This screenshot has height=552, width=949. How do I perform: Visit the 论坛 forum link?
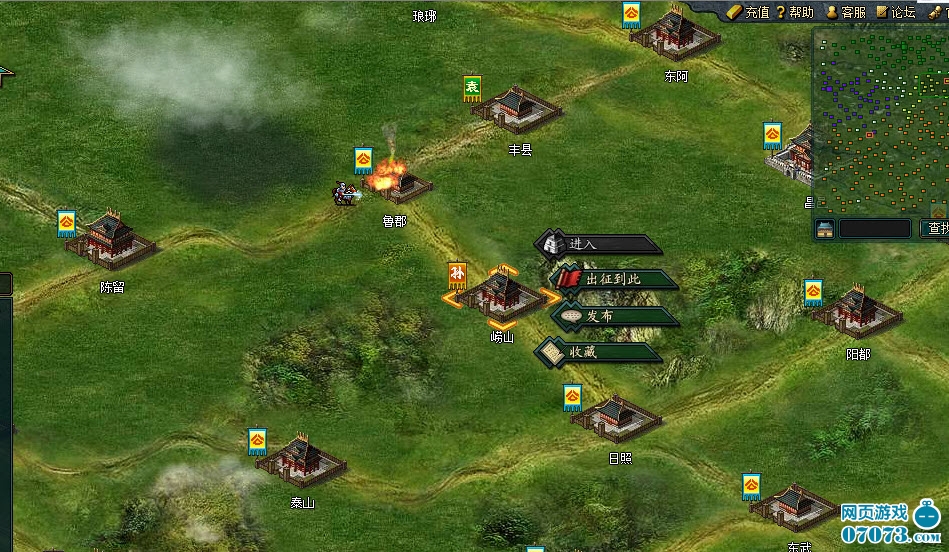pyautogui.click(x=896, y=12)
